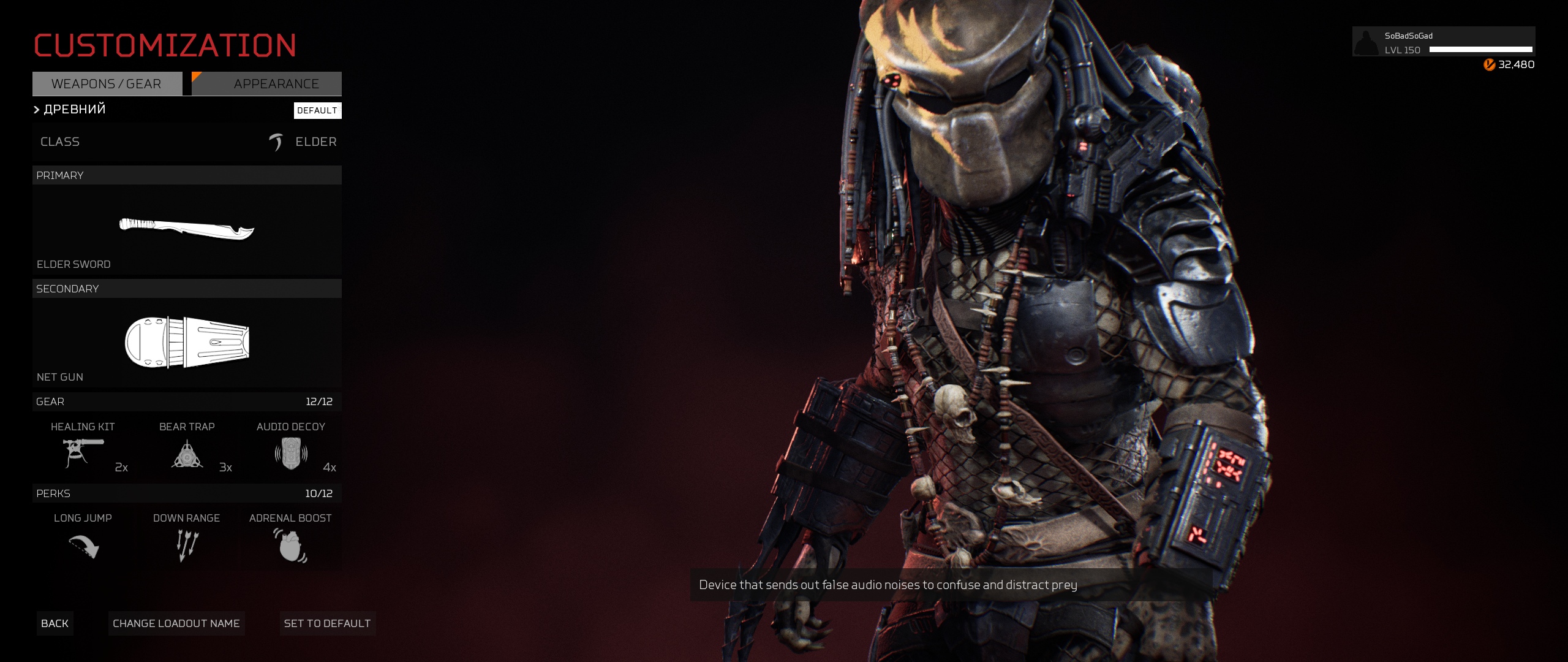1568x662 pixels.
Task: Click Change Loadout Name
Action: pyautogui.click(x=176, y=623)
